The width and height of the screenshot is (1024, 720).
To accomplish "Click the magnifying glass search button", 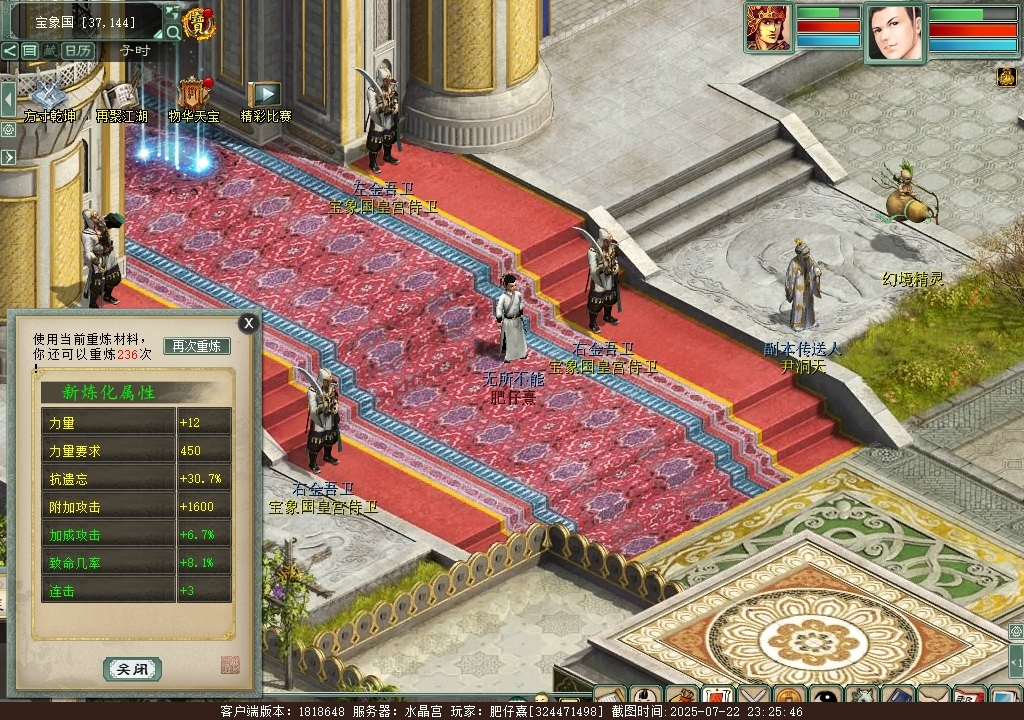I will [173, 32].
